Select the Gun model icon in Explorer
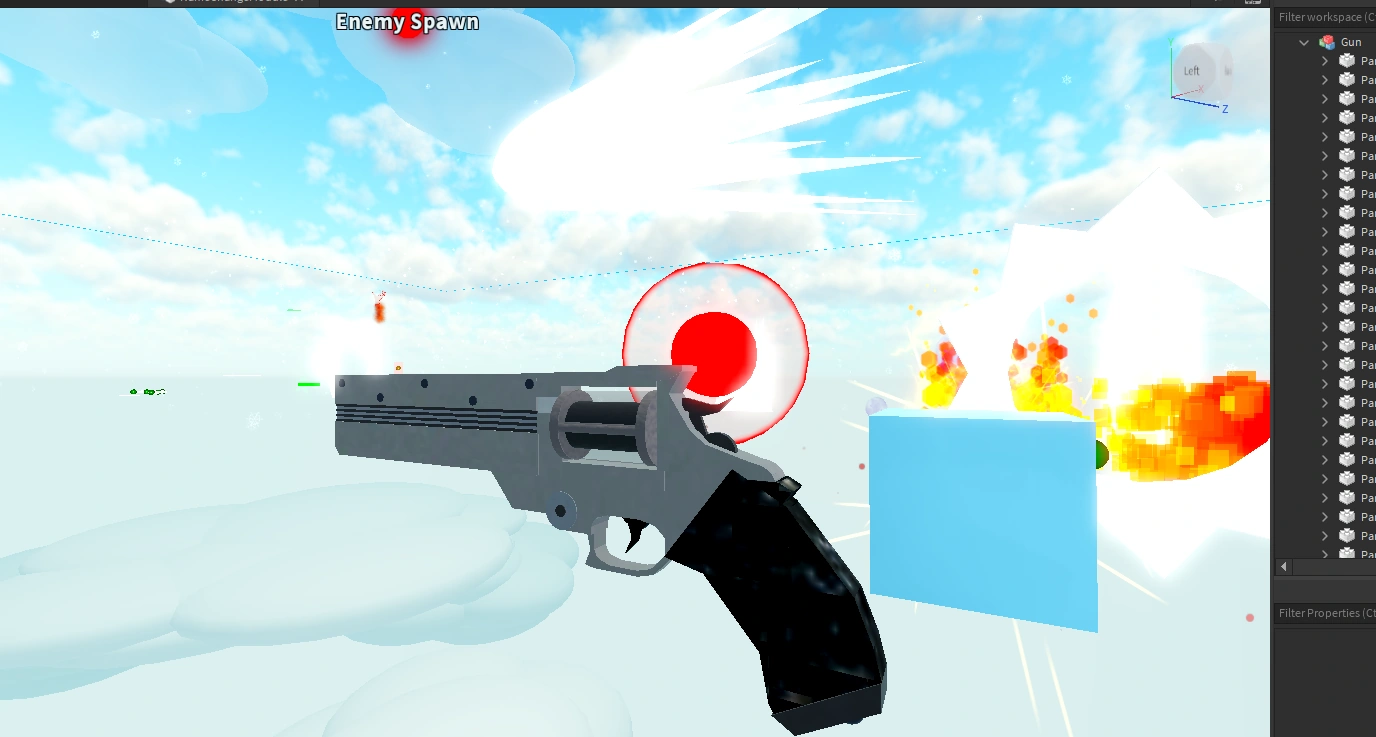Image resolution: width=1376 pixels, height=737 pixels. pos(1329,42)
